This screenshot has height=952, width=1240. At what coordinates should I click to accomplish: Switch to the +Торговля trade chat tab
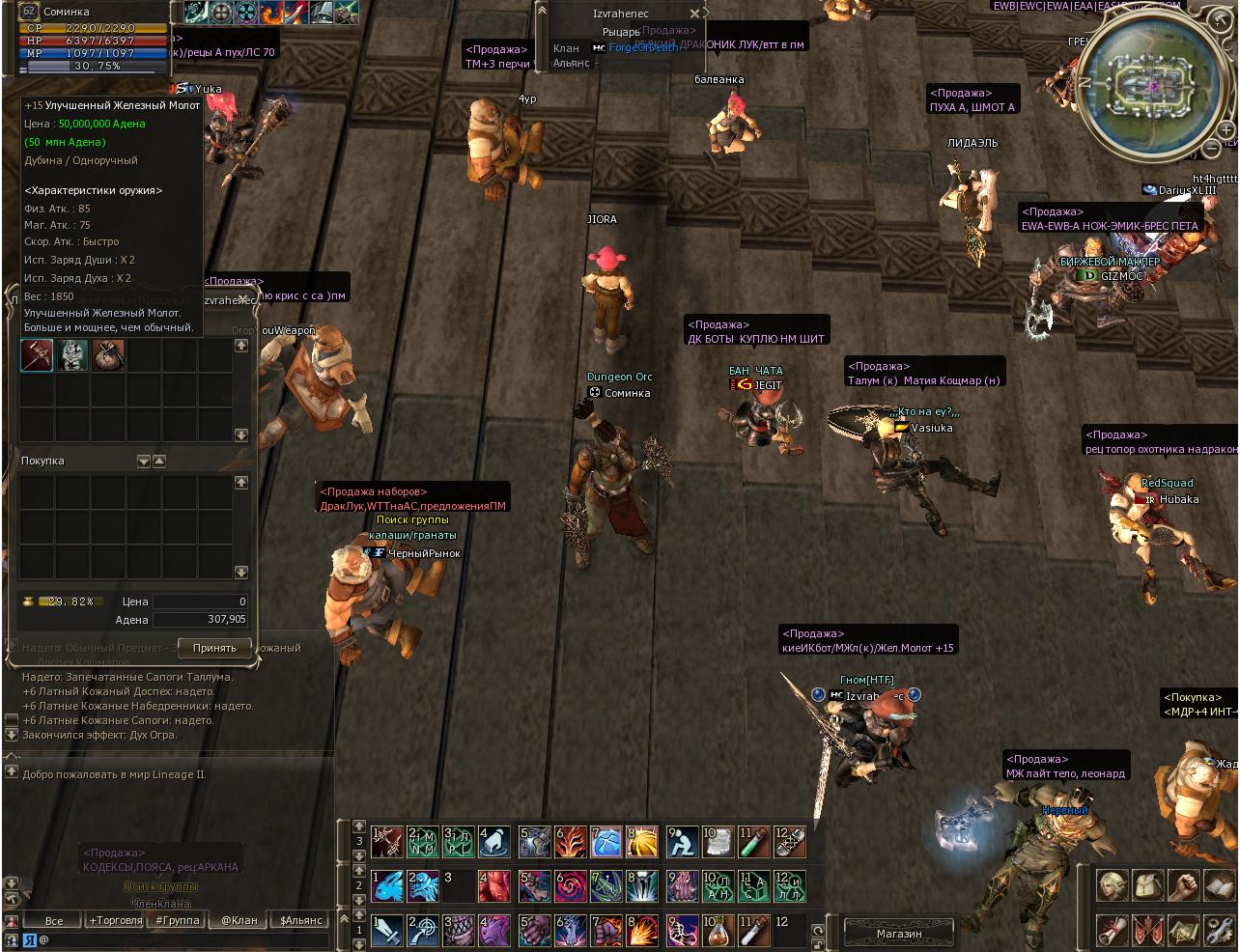(115, 920)
